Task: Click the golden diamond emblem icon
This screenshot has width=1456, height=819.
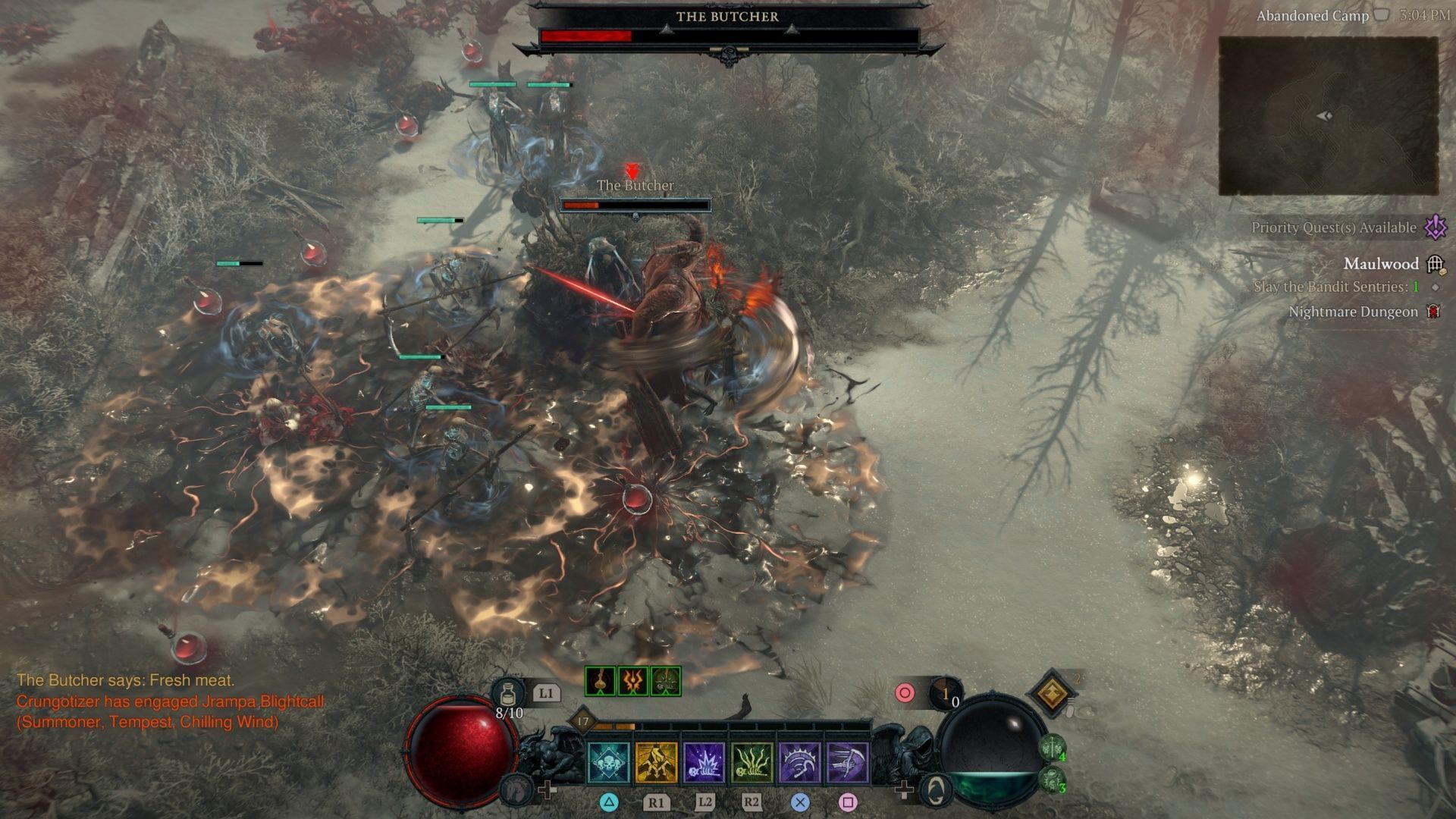Action: click(1053, 692)
